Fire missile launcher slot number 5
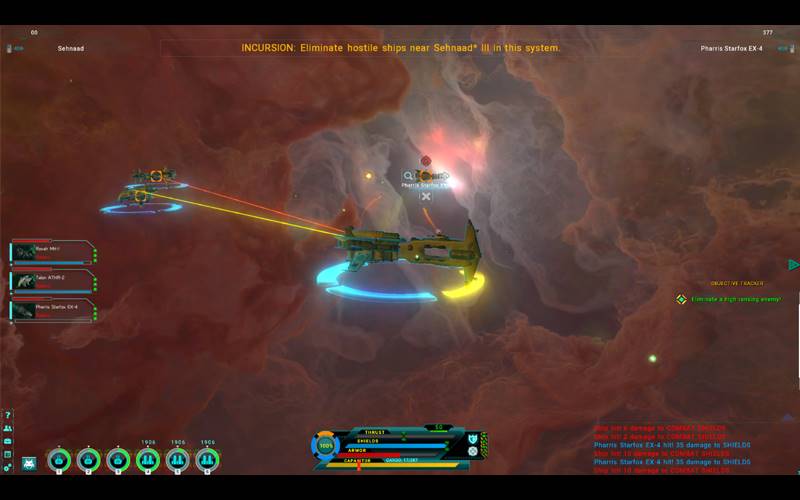Viewport: 800px width, 500px height. [x=178, y=460]
